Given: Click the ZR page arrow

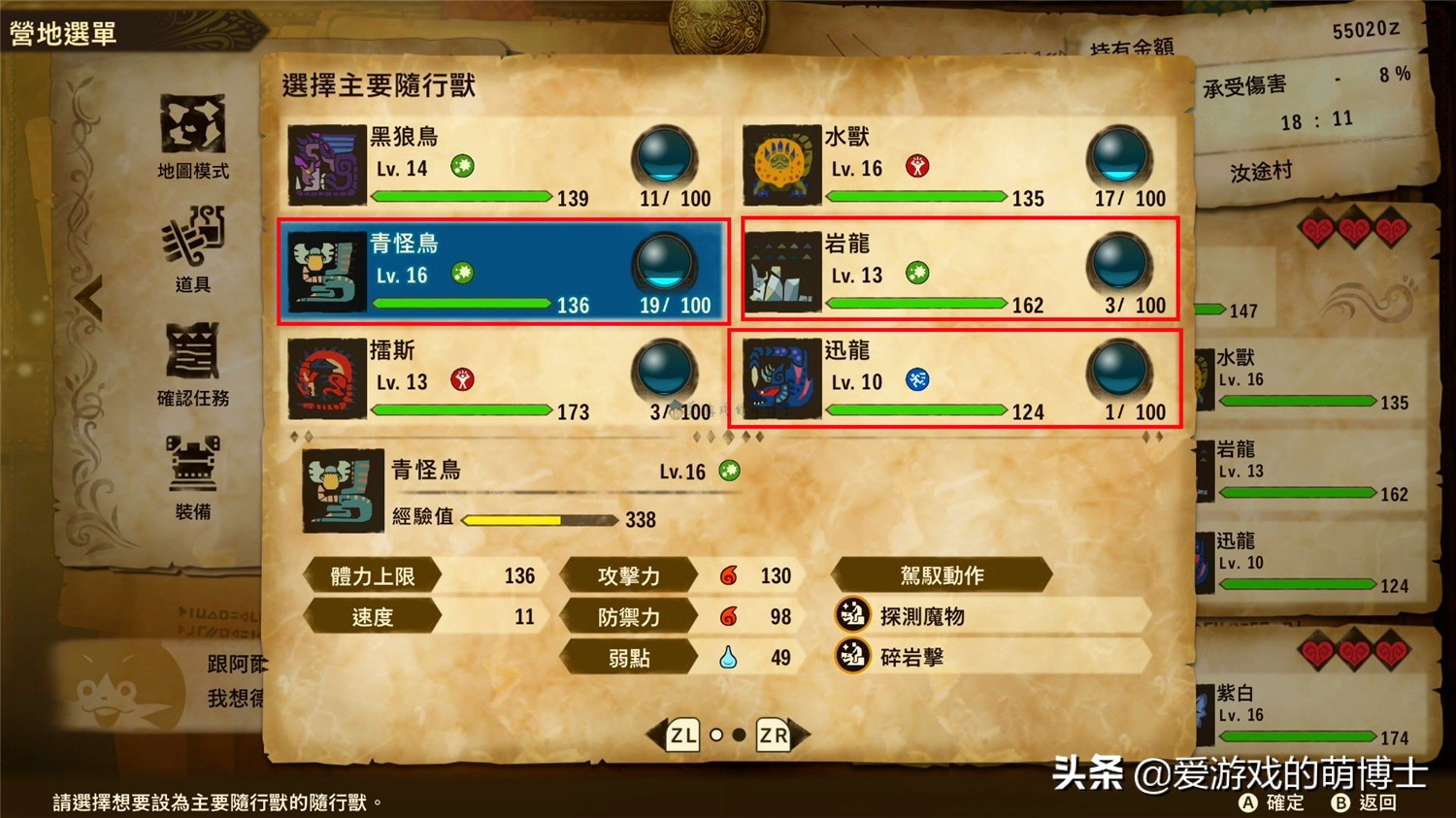Looking at the screenshot, I should click(773, 735).
